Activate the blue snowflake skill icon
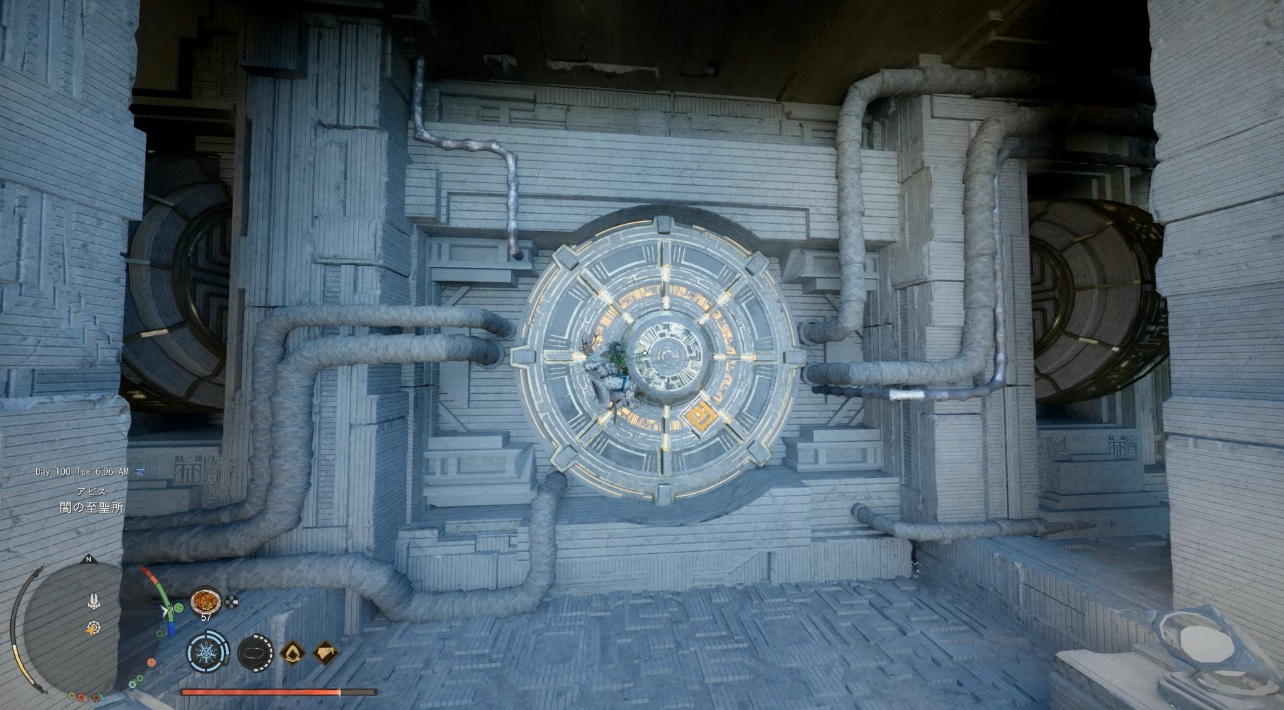 coord(208,652)
